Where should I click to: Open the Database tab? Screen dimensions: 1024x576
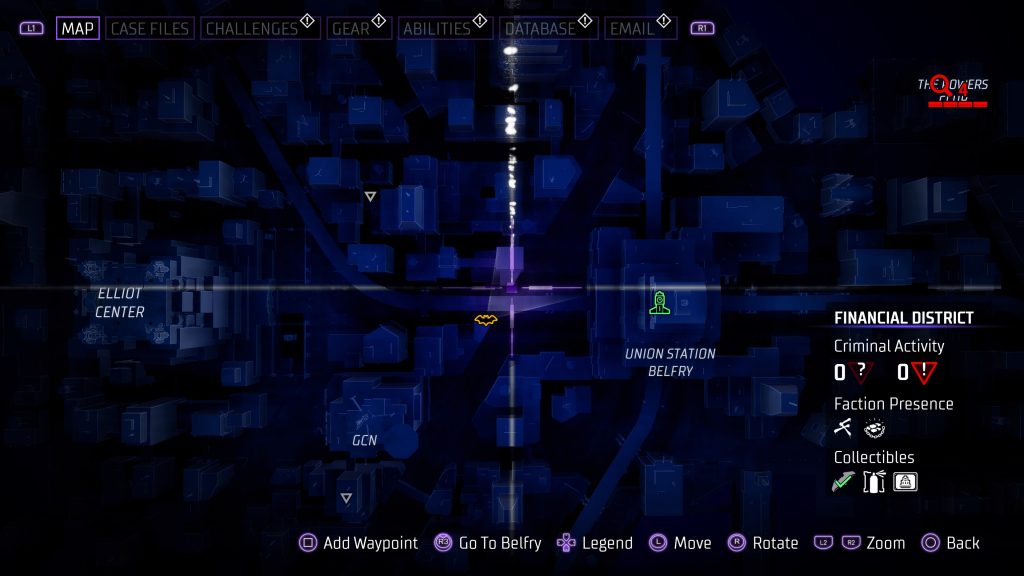point(540,28)
